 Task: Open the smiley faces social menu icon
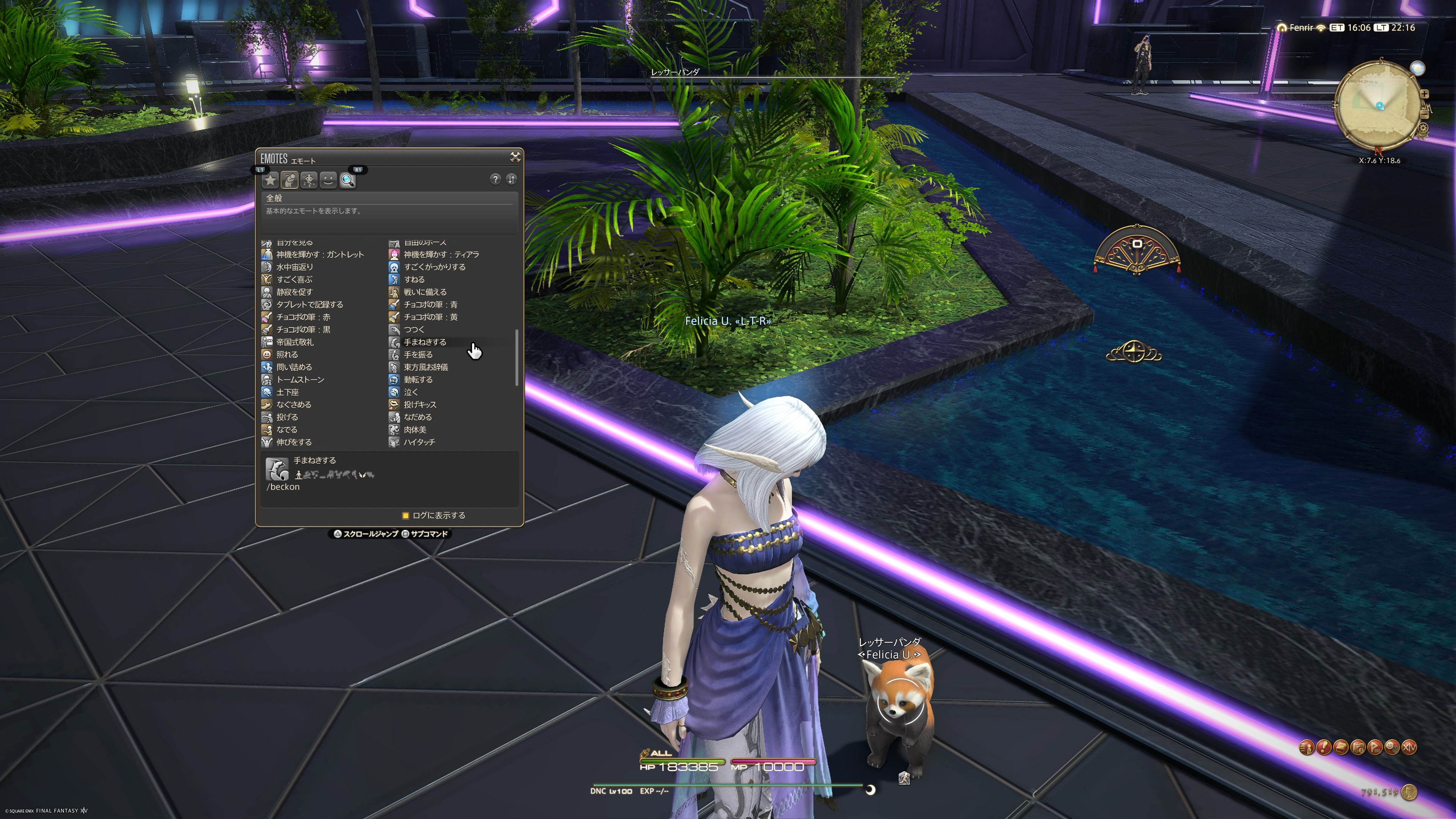click(x=1392, y=747)
